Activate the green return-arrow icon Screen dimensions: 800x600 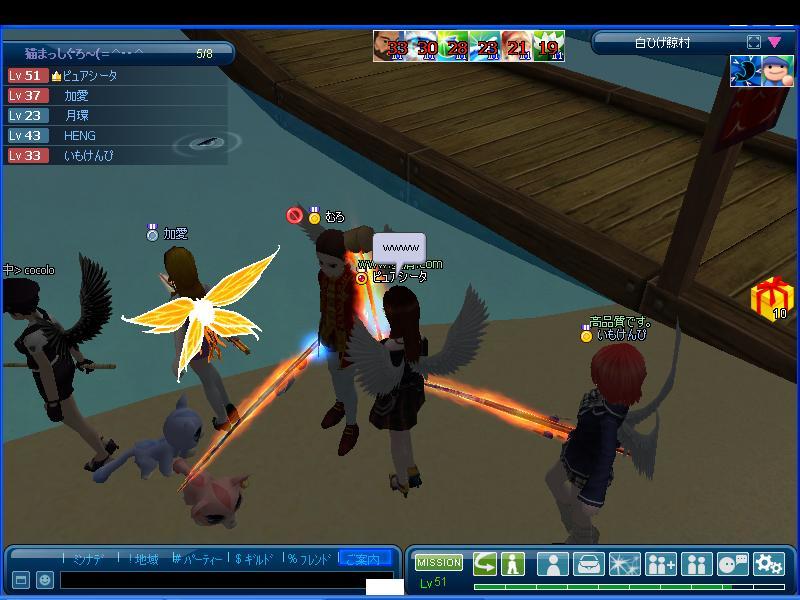tap(484, 564)
